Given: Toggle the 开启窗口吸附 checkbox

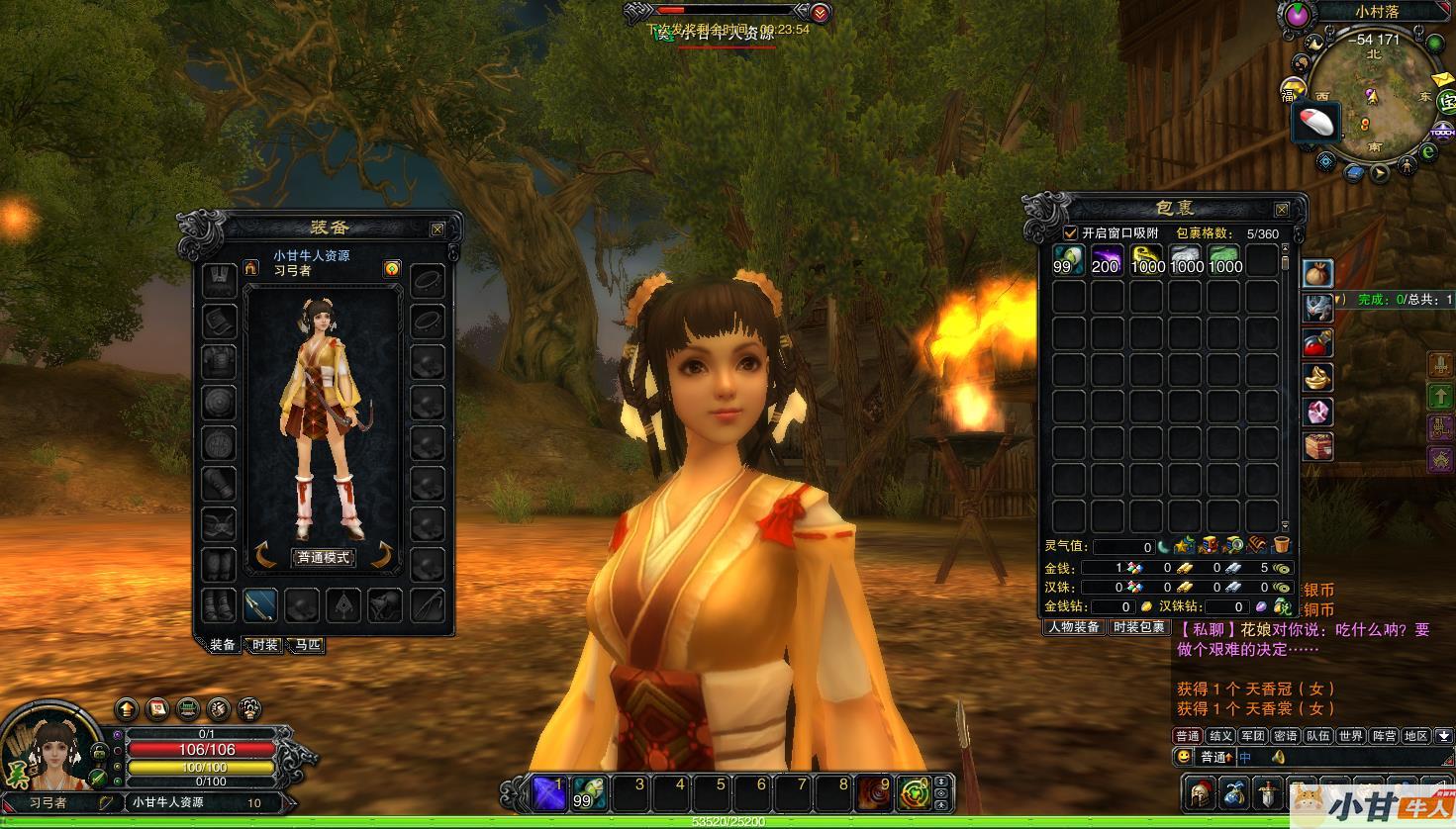Looking at the screenshot, I should [1070, 233].
